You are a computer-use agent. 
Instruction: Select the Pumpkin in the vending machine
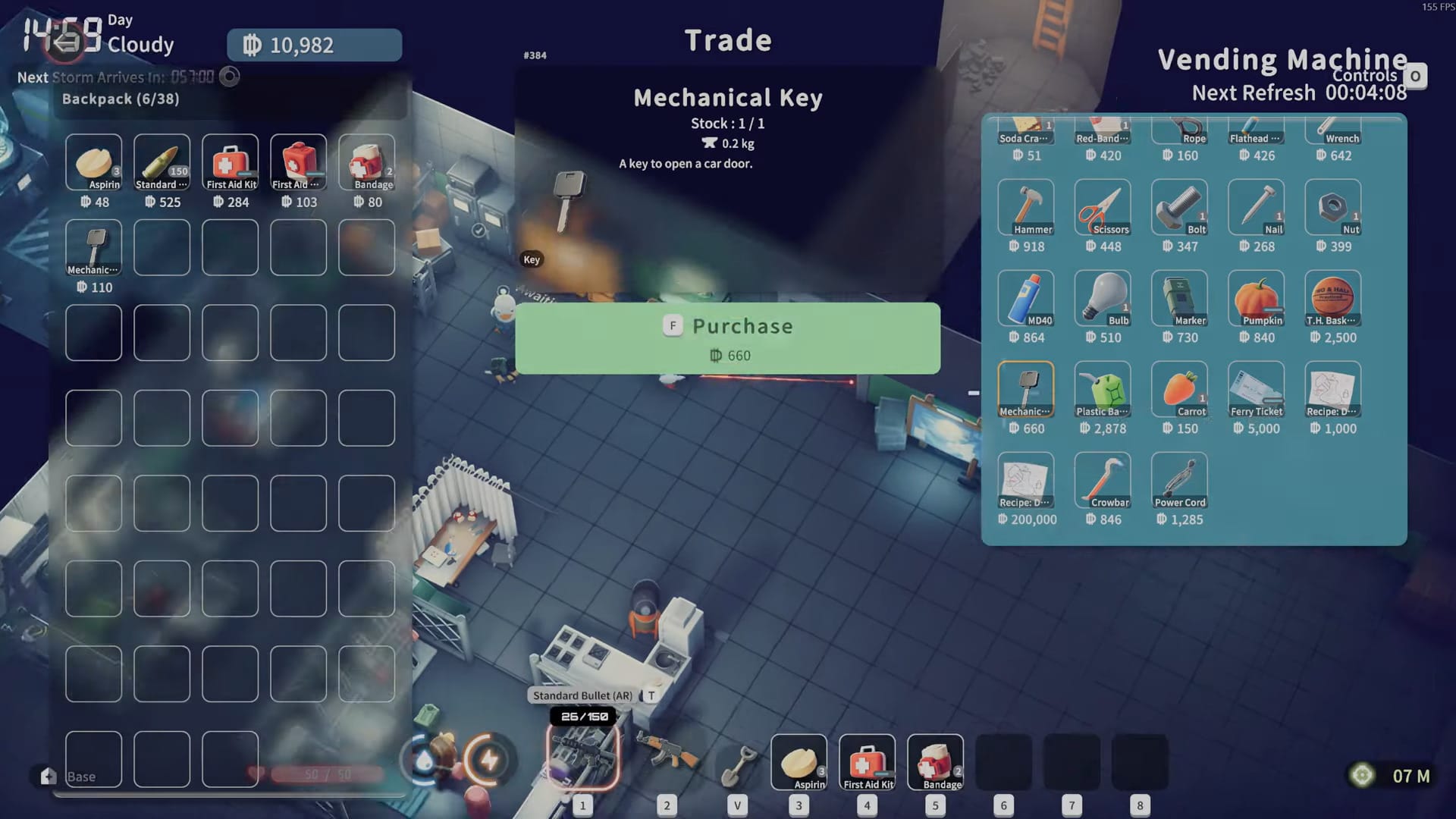(1256, 297)
